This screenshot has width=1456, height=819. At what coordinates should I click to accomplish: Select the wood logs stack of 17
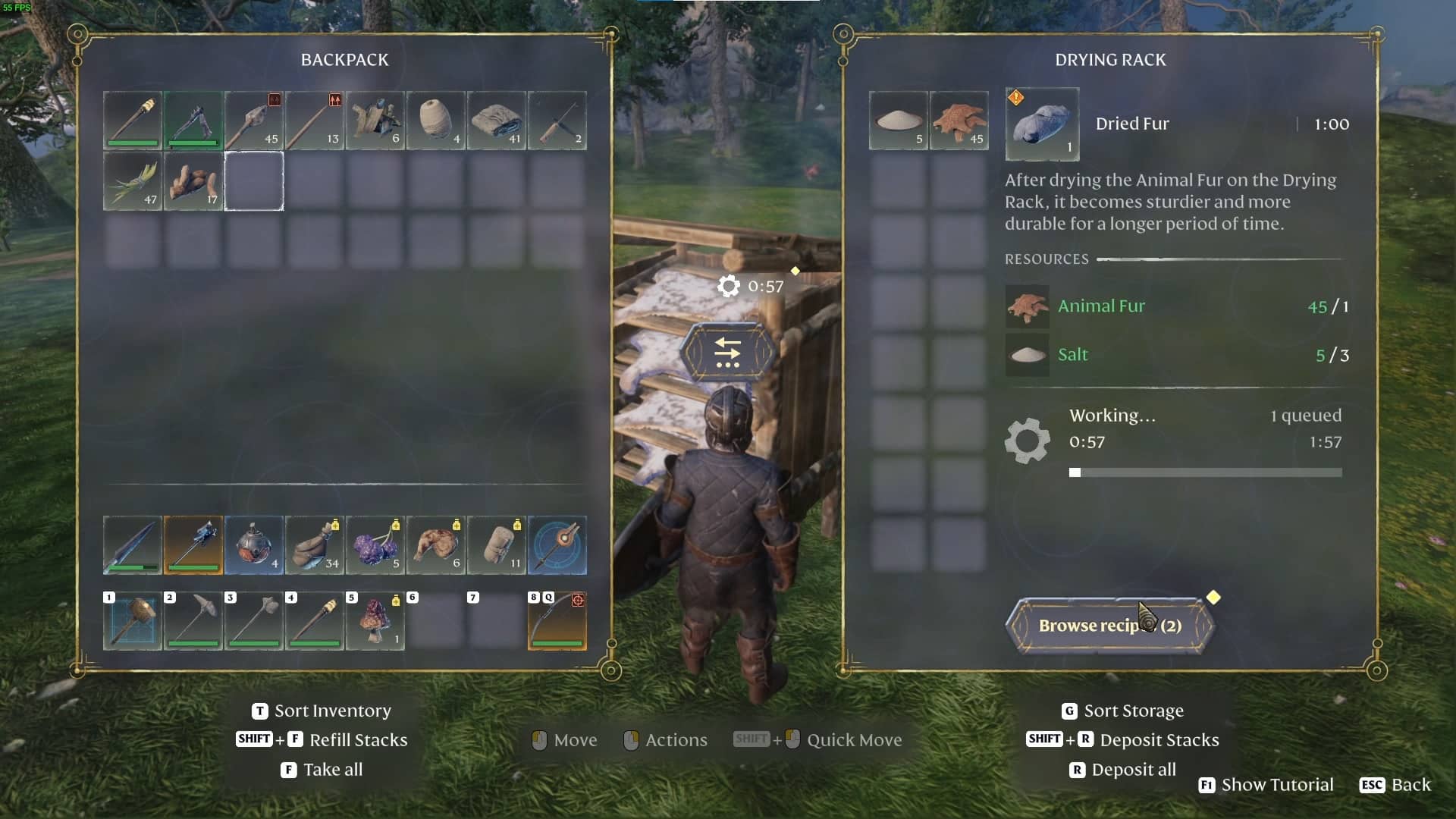coord(193,181)
